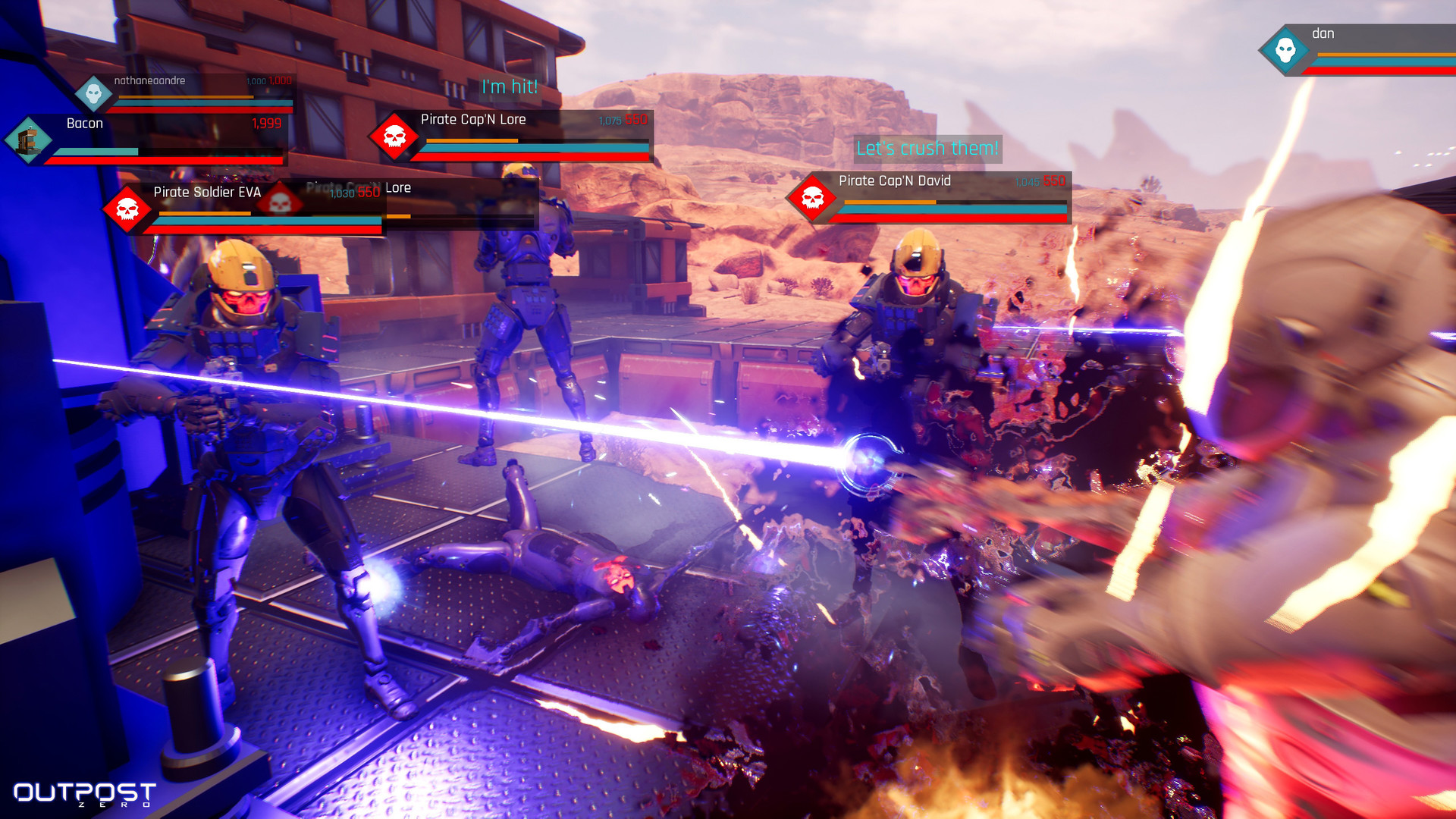Select dan's teal skull player icon

click(x=1285, y=51)
